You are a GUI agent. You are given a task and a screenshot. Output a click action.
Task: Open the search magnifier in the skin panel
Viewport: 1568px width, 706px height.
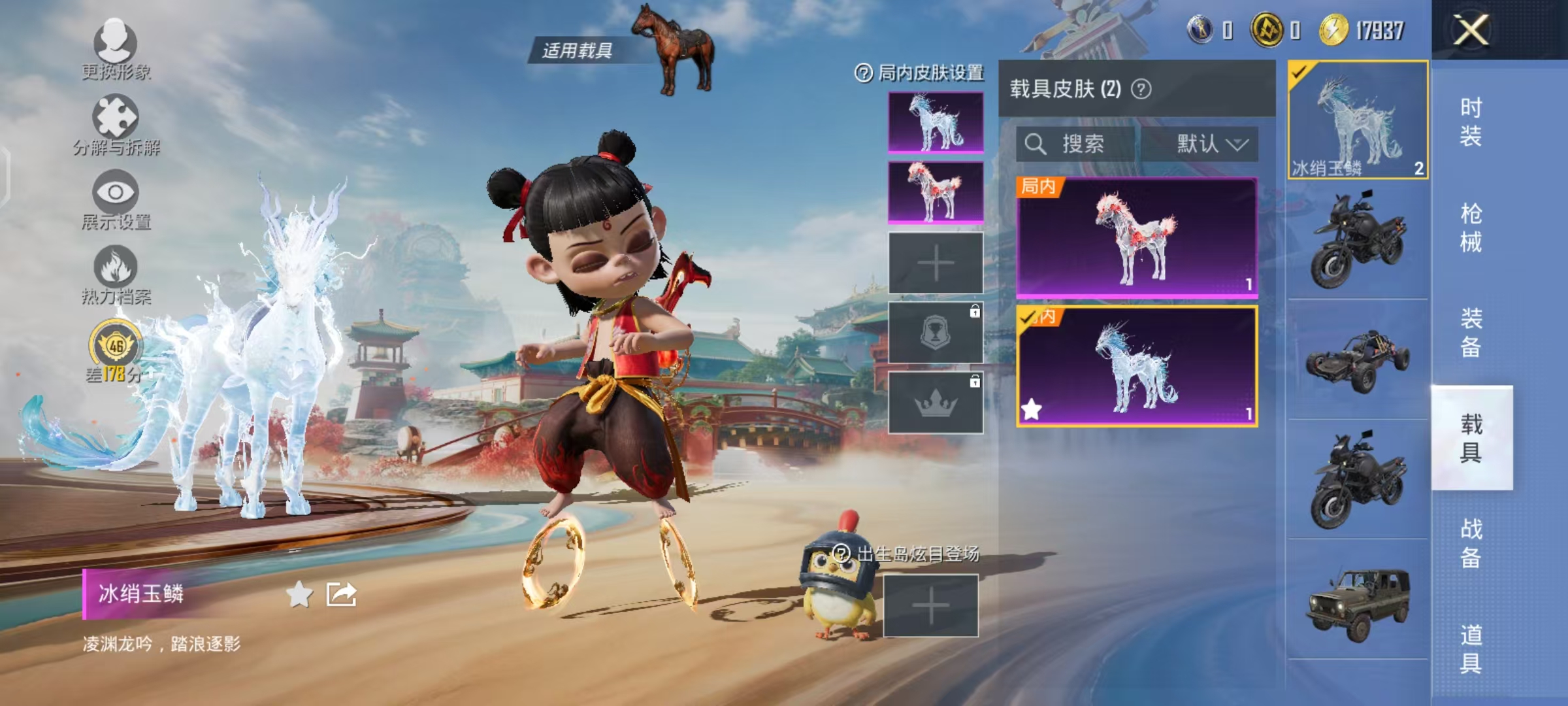point(1036,145)
